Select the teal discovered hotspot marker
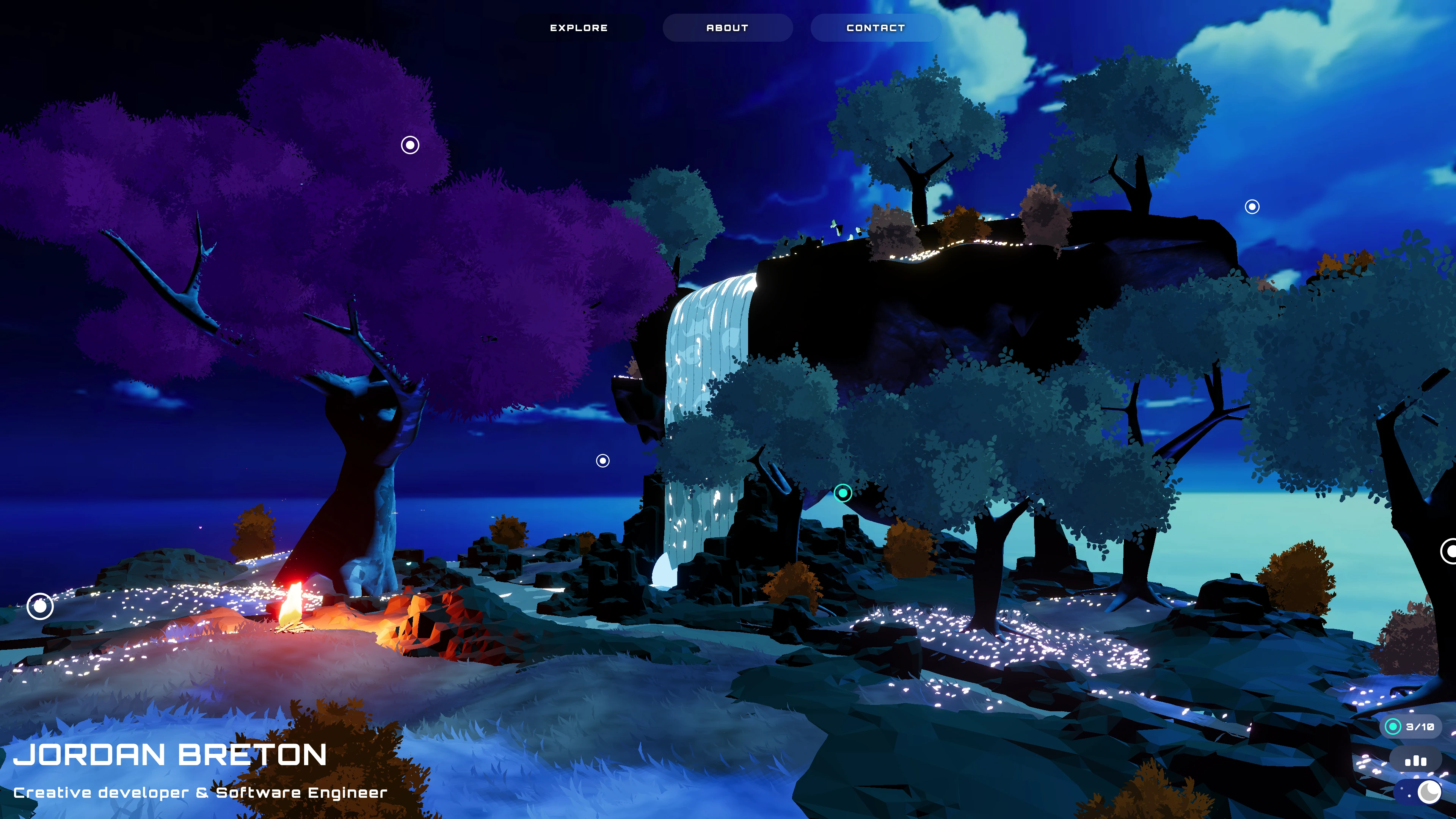The height and width of the screenshot is (819, 1456). coord(843,493)
